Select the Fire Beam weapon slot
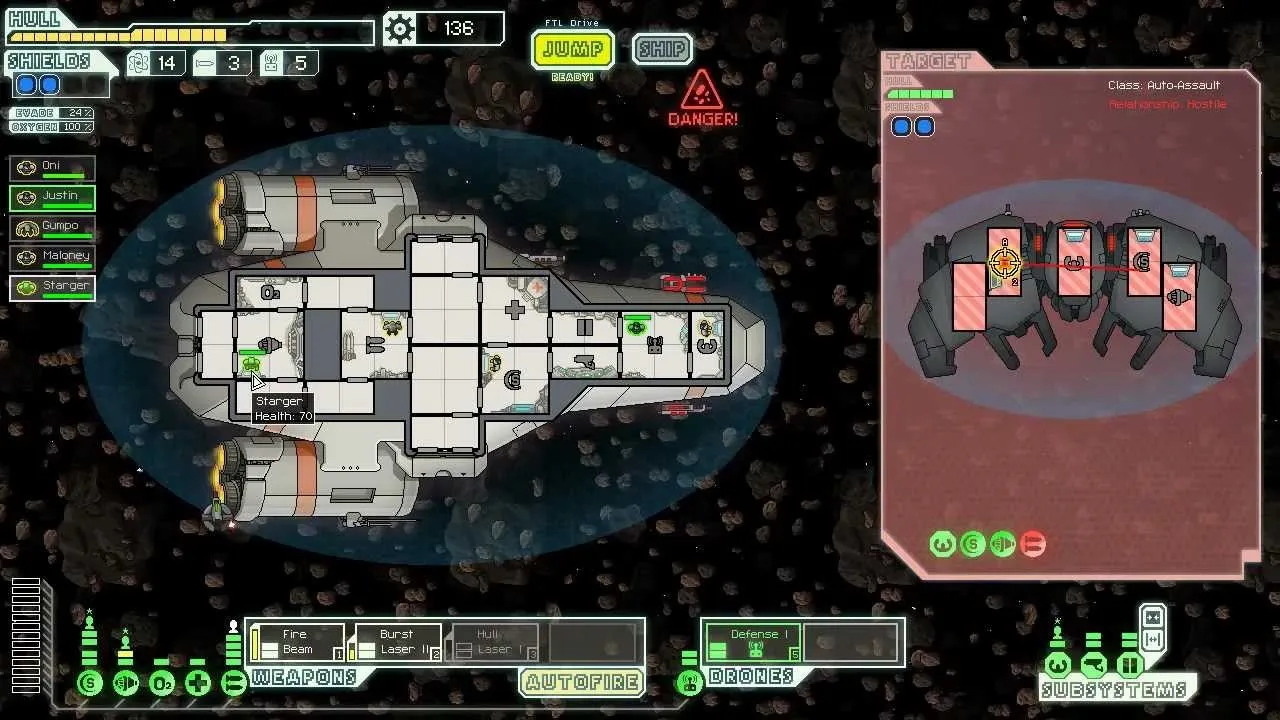The height and width of the screenshot is (720, 1280). tap(297, 642)
